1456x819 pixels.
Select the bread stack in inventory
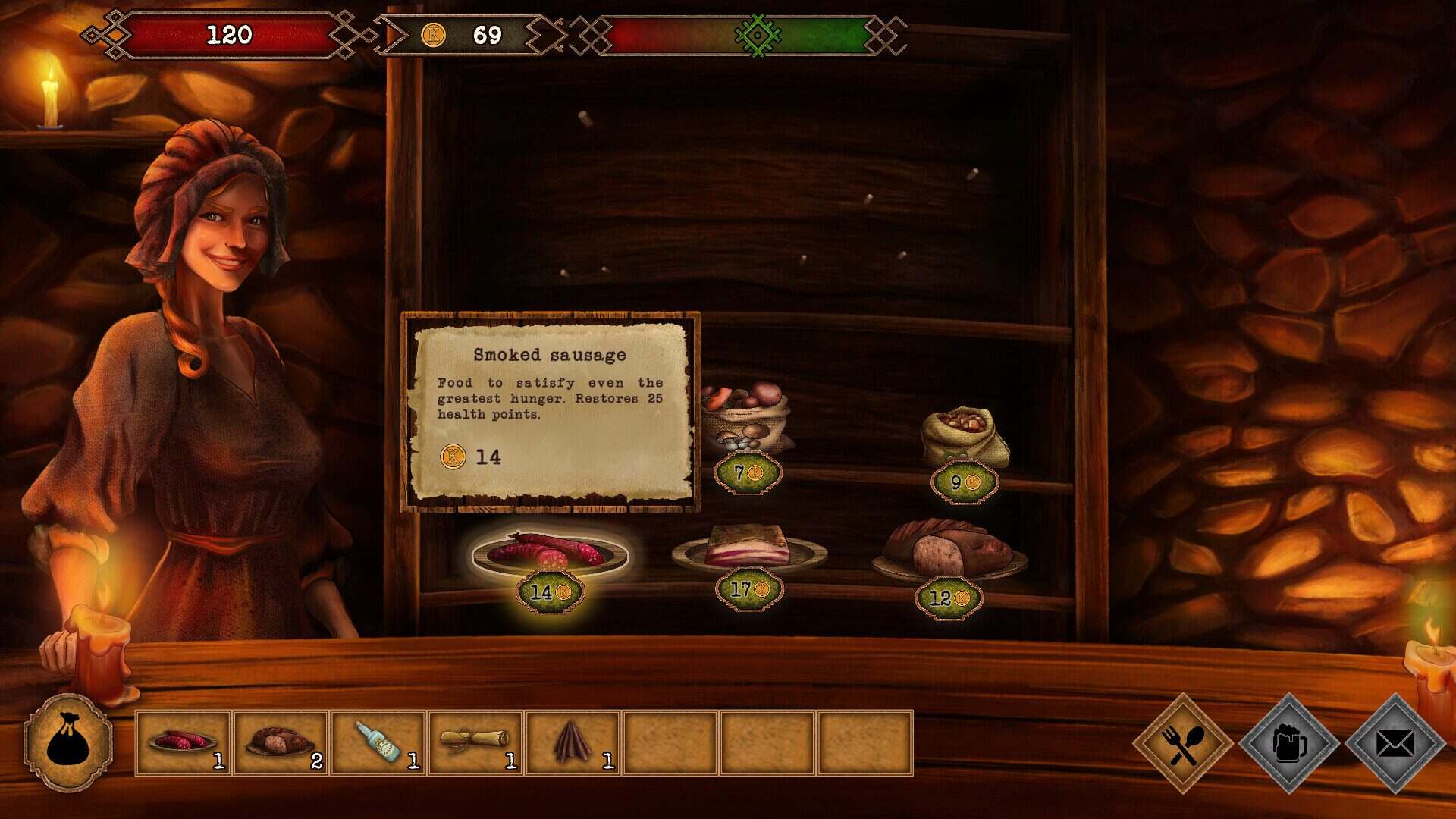tap(281, 742)
